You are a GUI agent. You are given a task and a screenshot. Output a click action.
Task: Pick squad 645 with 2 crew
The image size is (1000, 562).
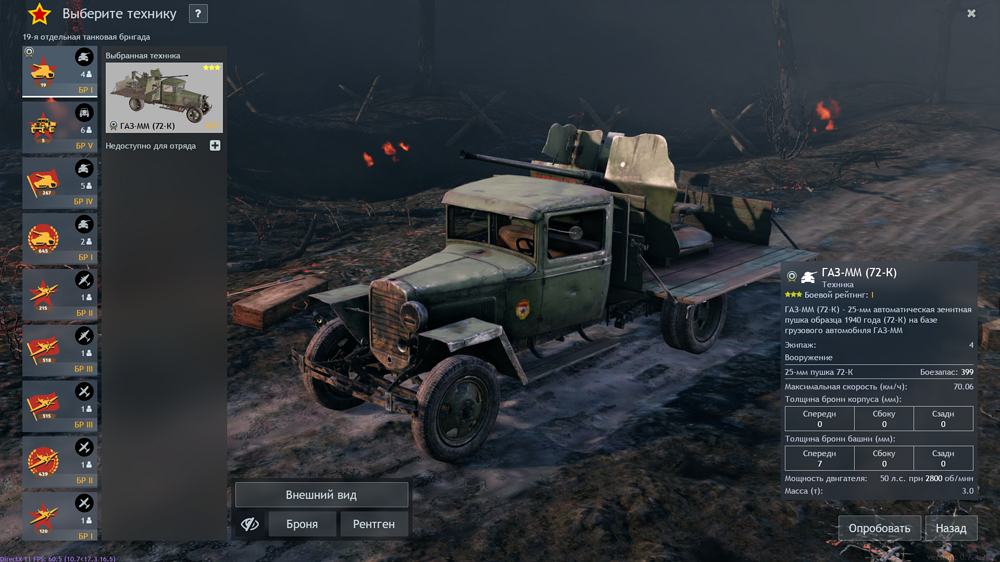60,240
